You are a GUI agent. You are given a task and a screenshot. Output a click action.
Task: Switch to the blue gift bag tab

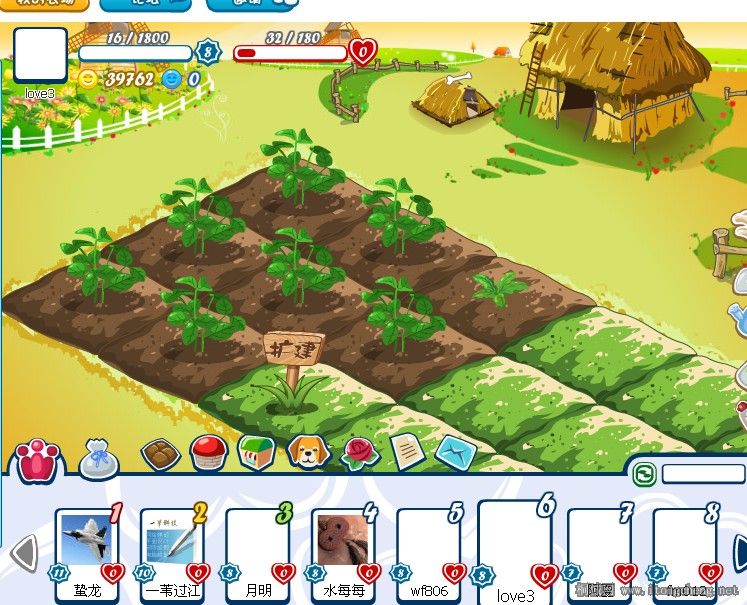[x=98, y=458]
